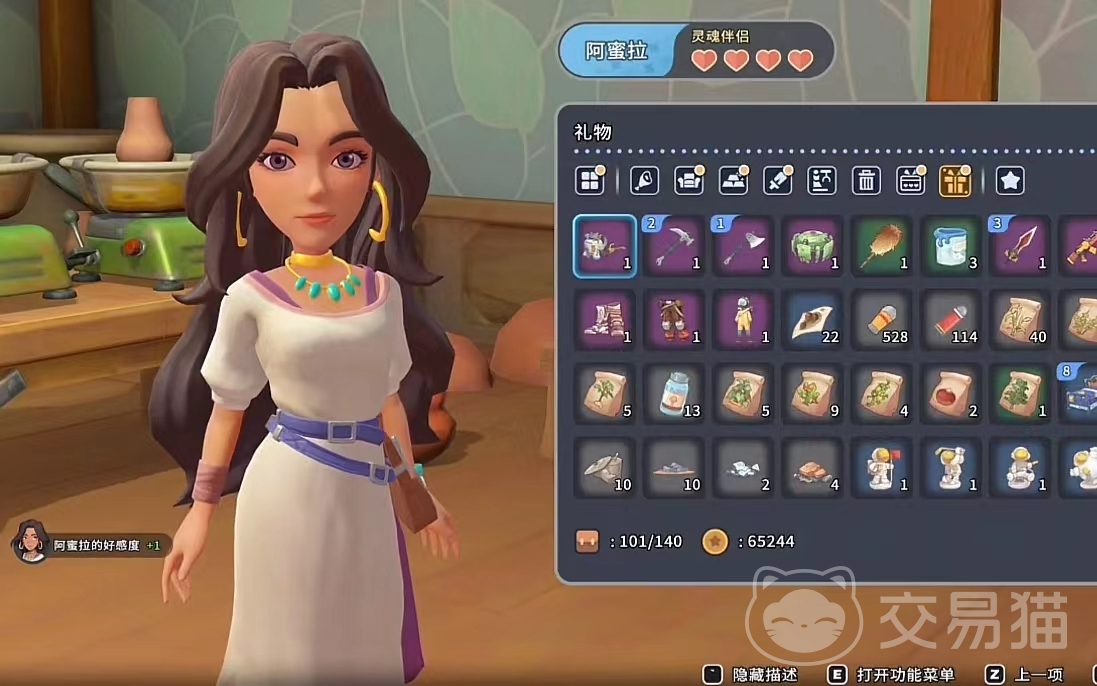The width and height of the screenshot is (1097, 686).
Task: Select the yellow suit outfit slot
Action: [x=743, y=320]
